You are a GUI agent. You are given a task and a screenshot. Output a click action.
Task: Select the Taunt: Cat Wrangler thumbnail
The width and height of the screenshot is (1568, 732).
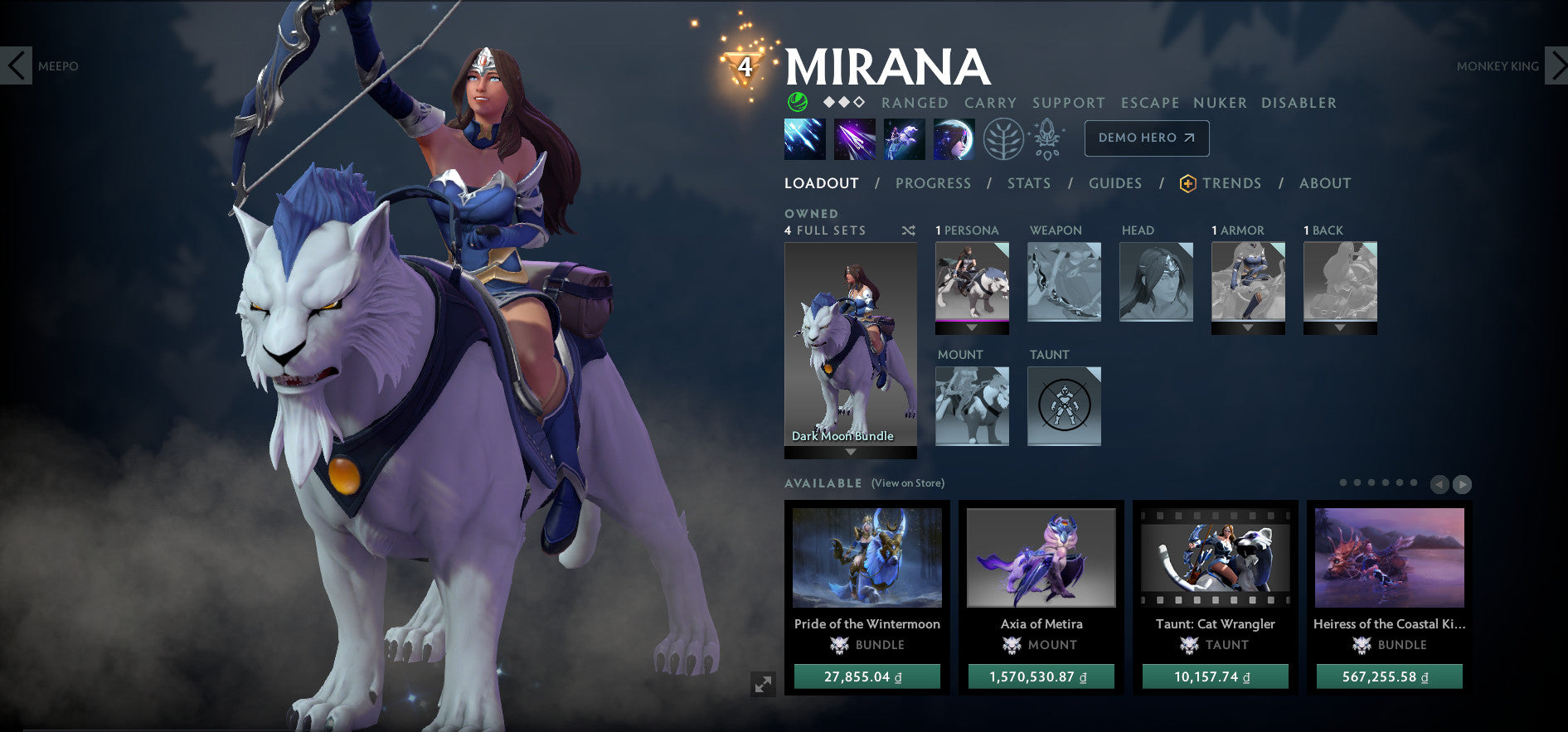(1215, 558)
